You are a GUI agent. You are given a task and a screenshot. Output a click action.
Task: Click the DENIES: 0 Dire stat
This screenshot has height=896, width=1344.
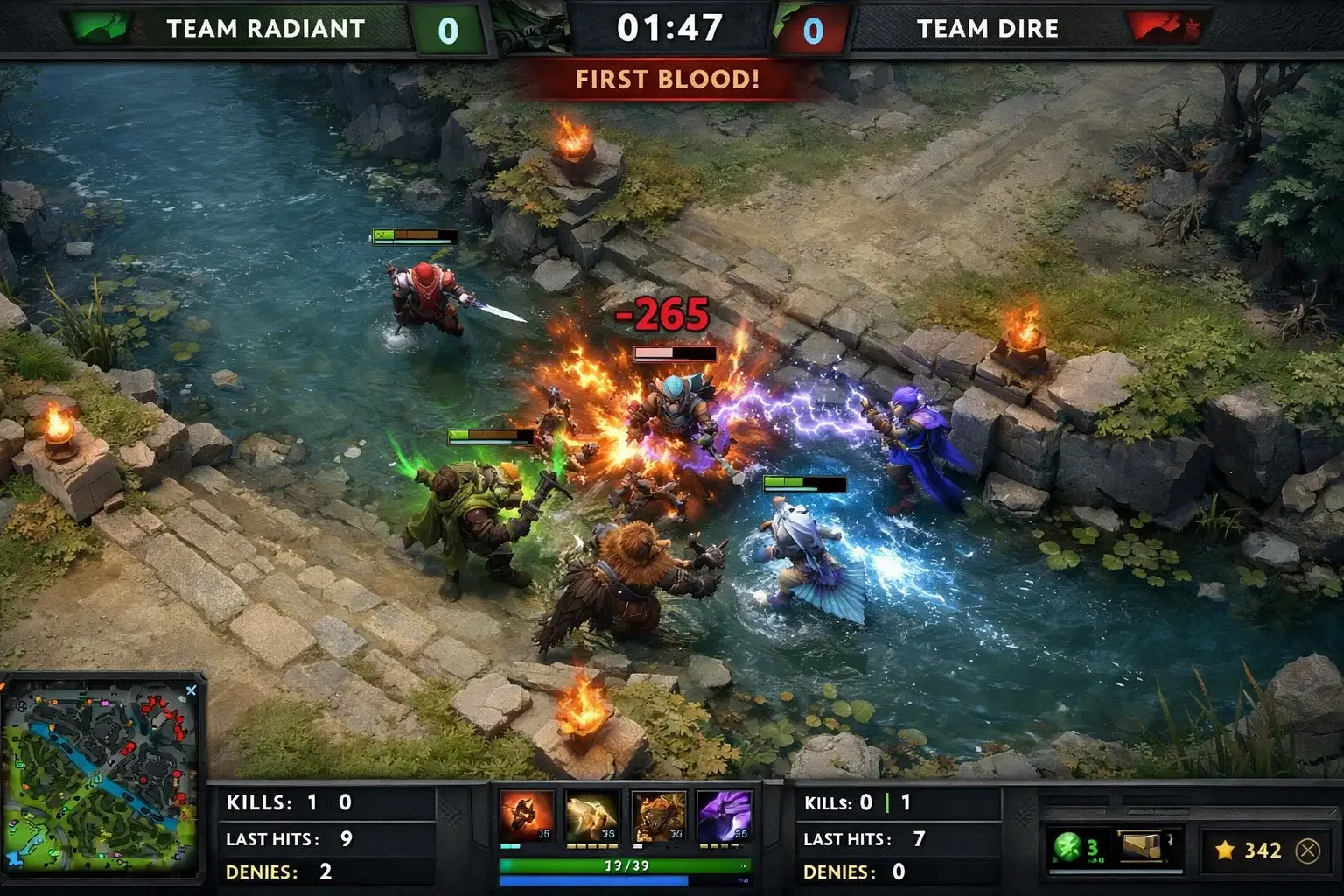tap(853, 872)
